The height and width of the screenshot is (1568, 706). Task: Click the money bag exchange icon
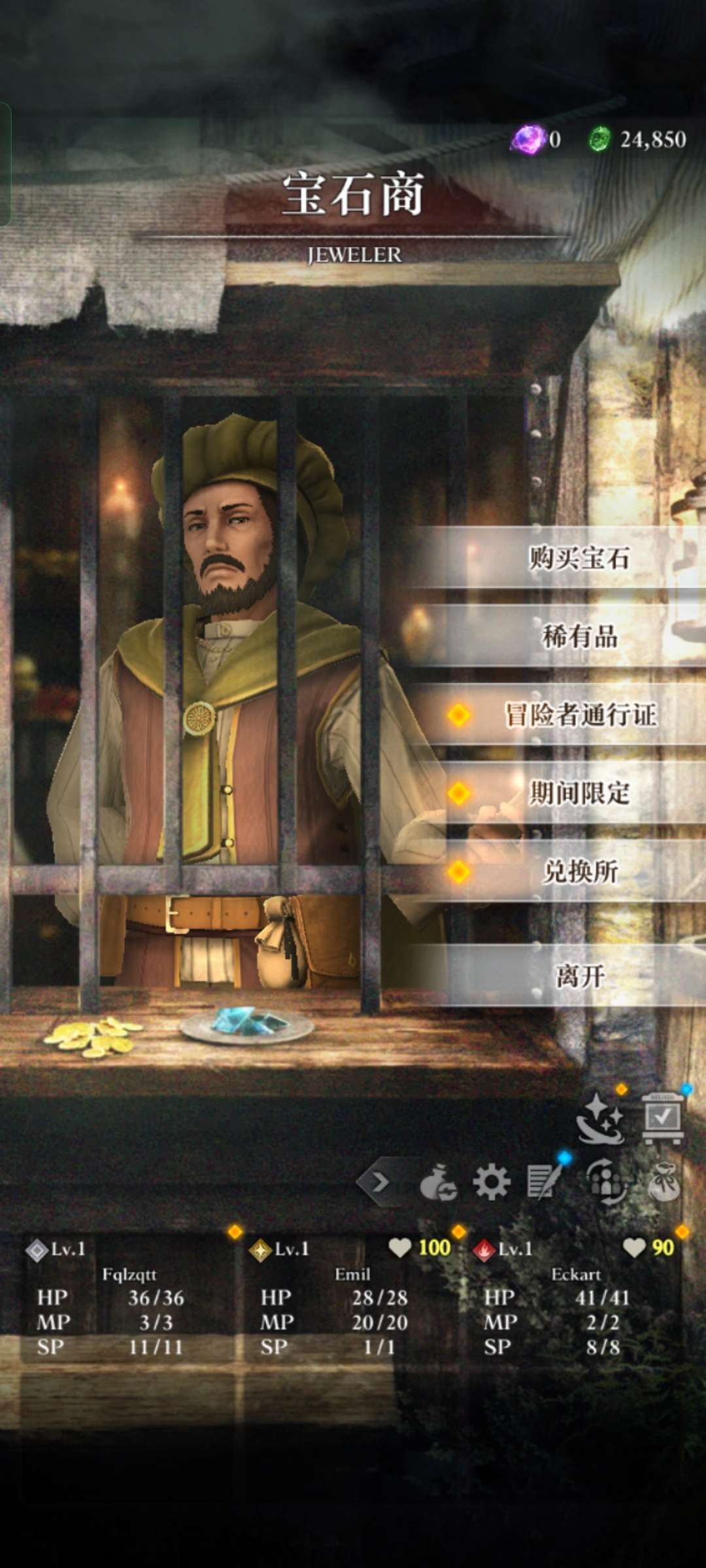point(437,1182)
